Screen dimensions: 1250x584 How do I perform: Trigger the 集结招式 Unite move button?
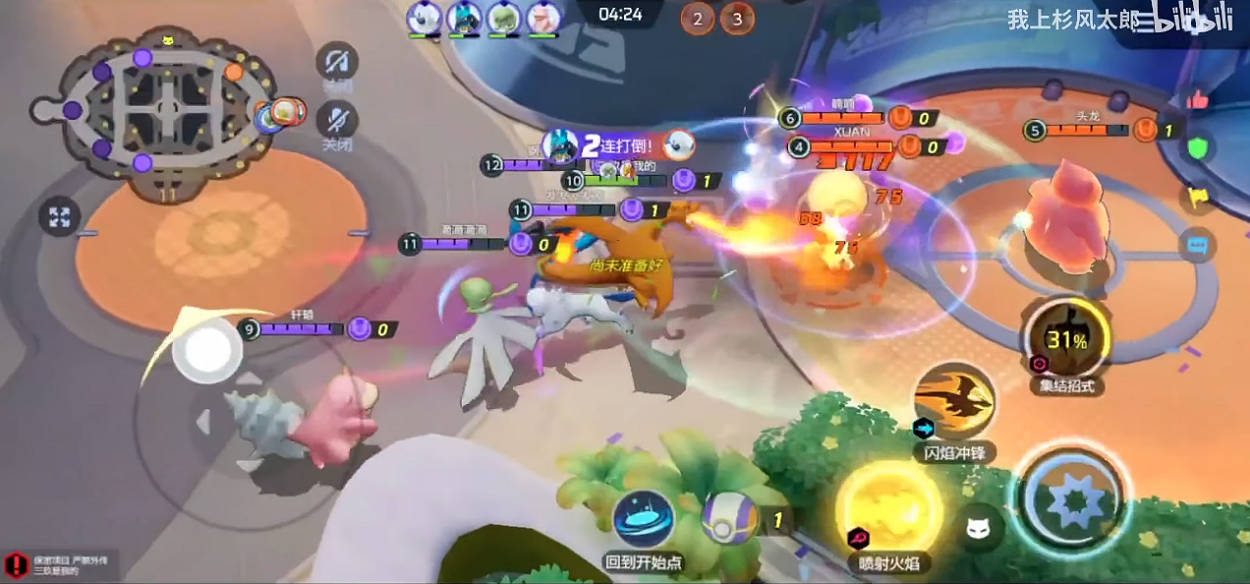(x=1066, y=340)
